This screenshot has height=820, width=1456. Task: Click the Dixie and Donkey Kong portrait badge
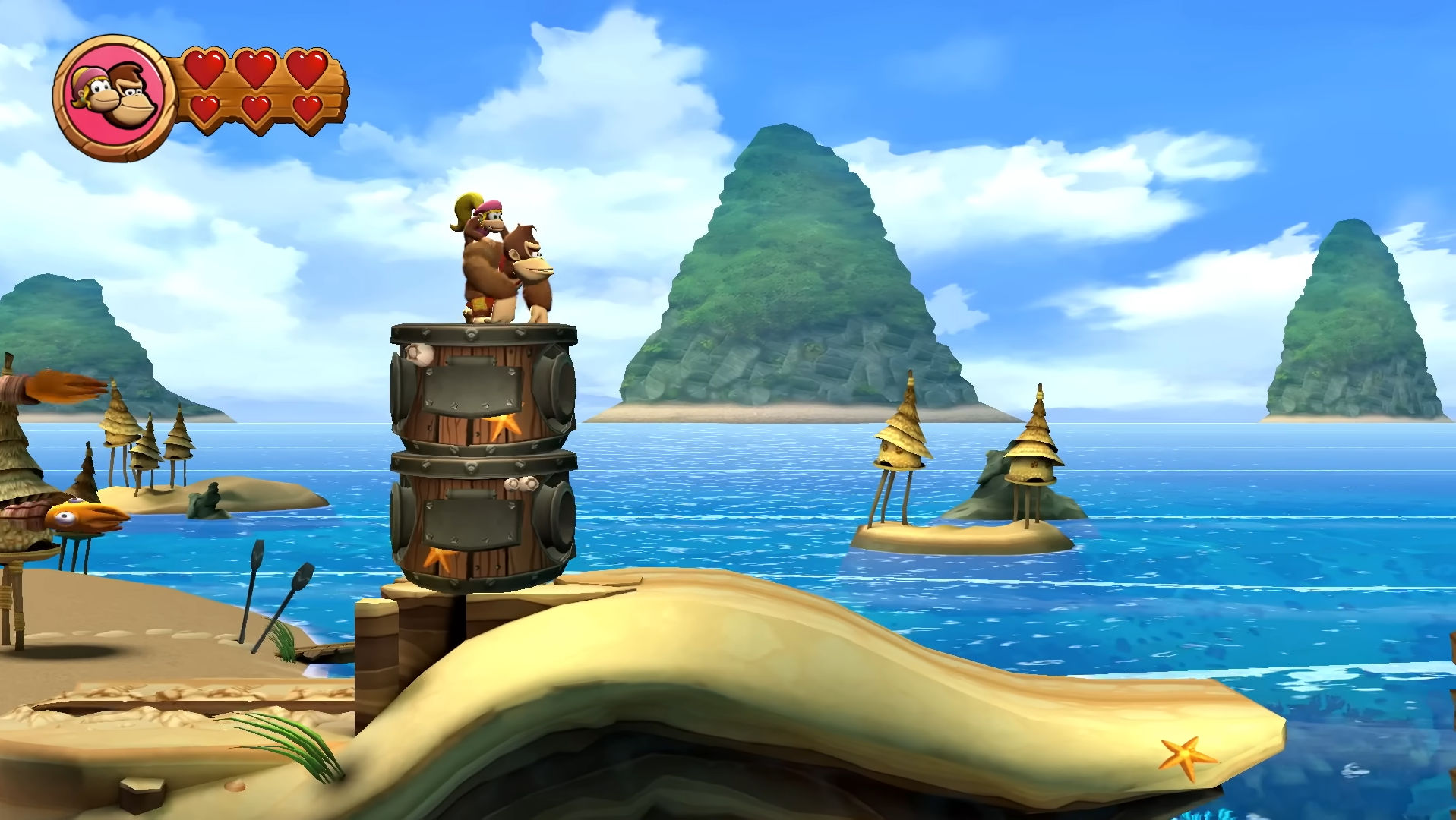click(x=115, y=97)
